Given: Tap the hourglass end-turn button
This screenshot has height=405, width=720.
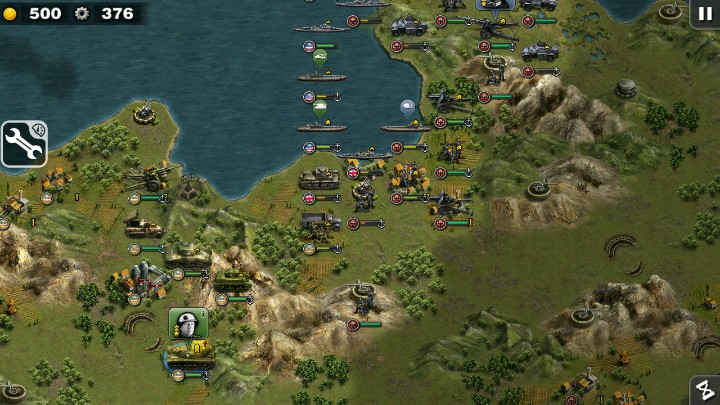Looking at the screenshot, I should tap(705, 391).
